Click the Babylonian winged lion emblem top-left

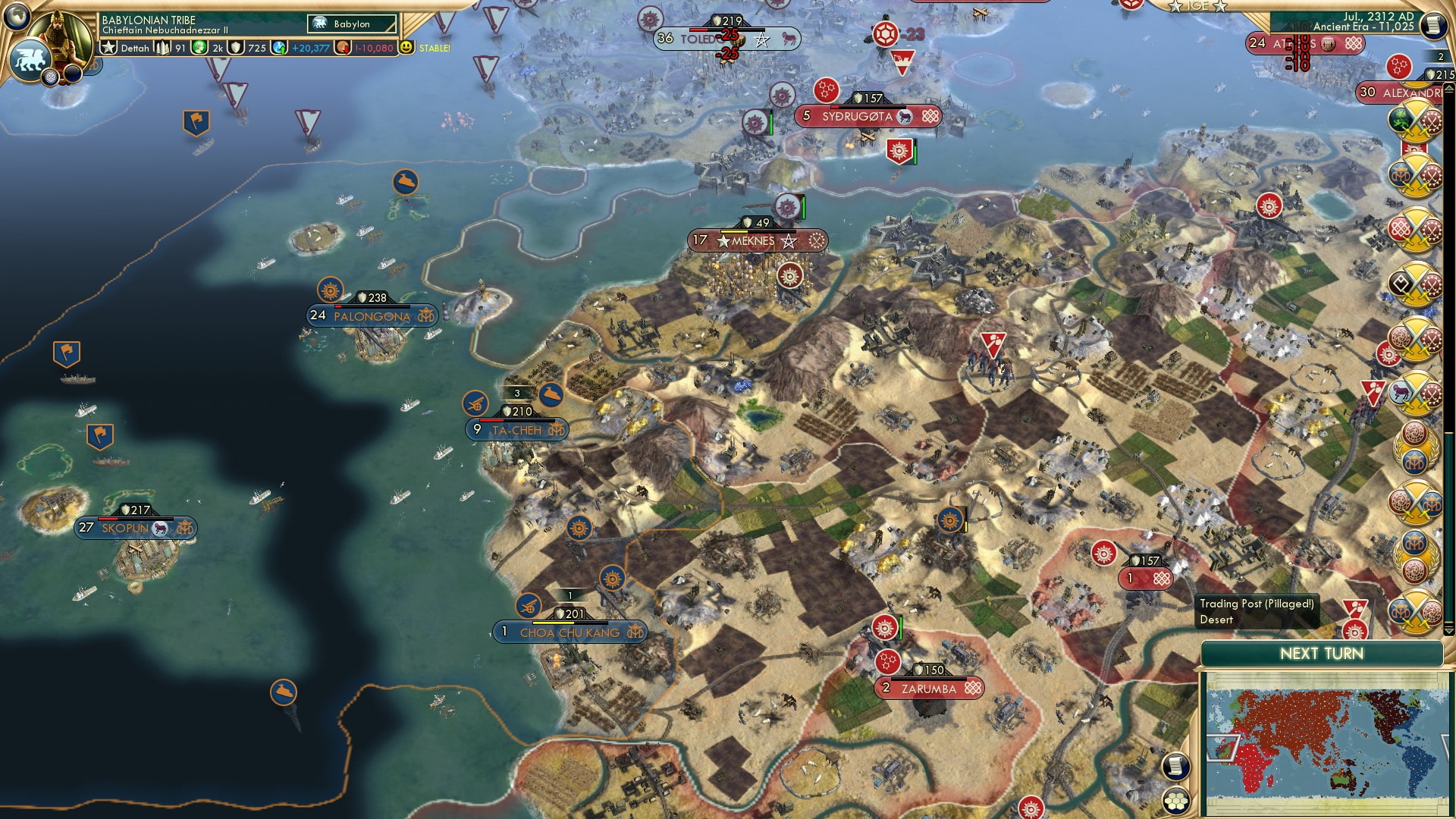tap(29, 61)
